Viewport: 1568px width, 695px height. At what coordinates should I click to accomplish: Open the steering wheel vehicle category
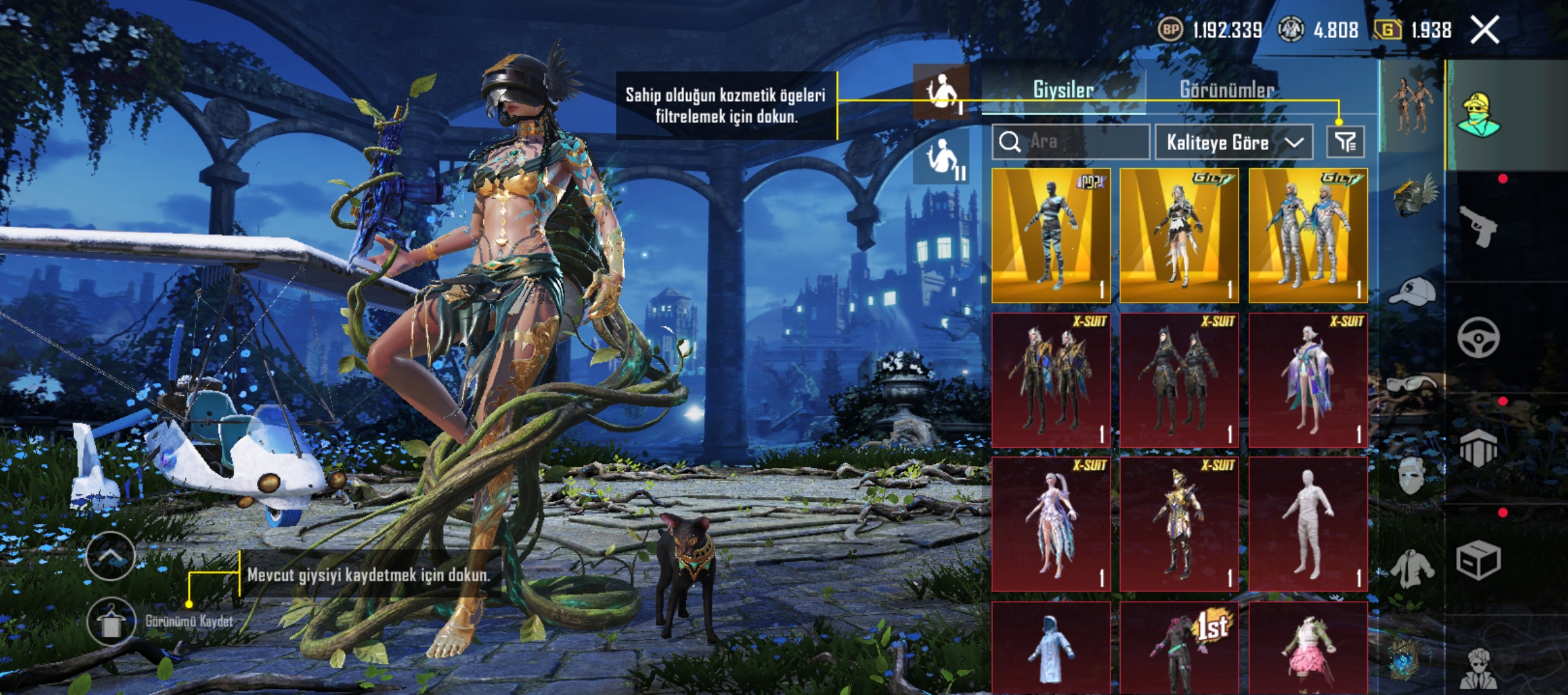[x=1478, y=337]
